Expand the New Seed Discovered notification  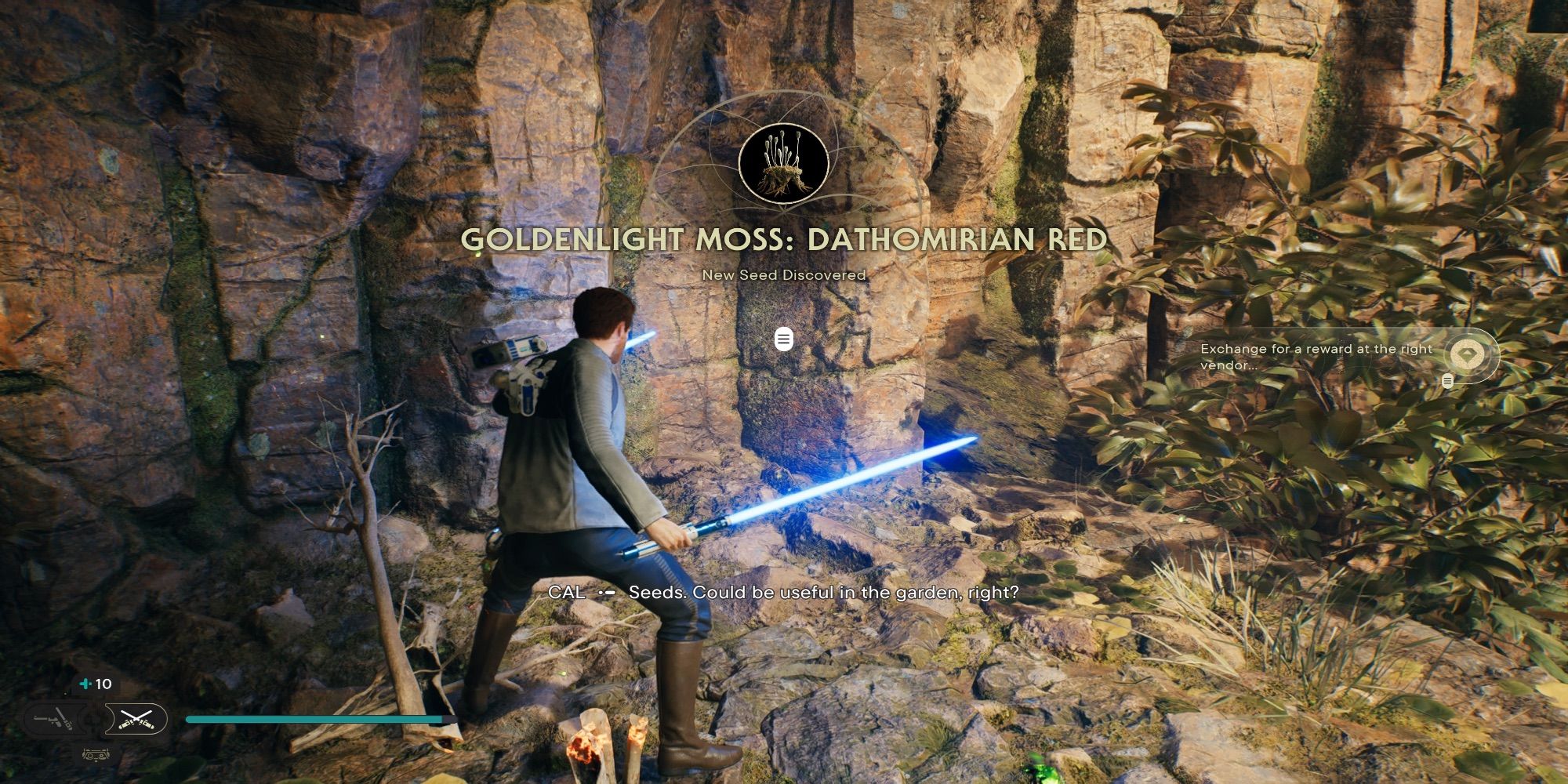tap(782, 339)
